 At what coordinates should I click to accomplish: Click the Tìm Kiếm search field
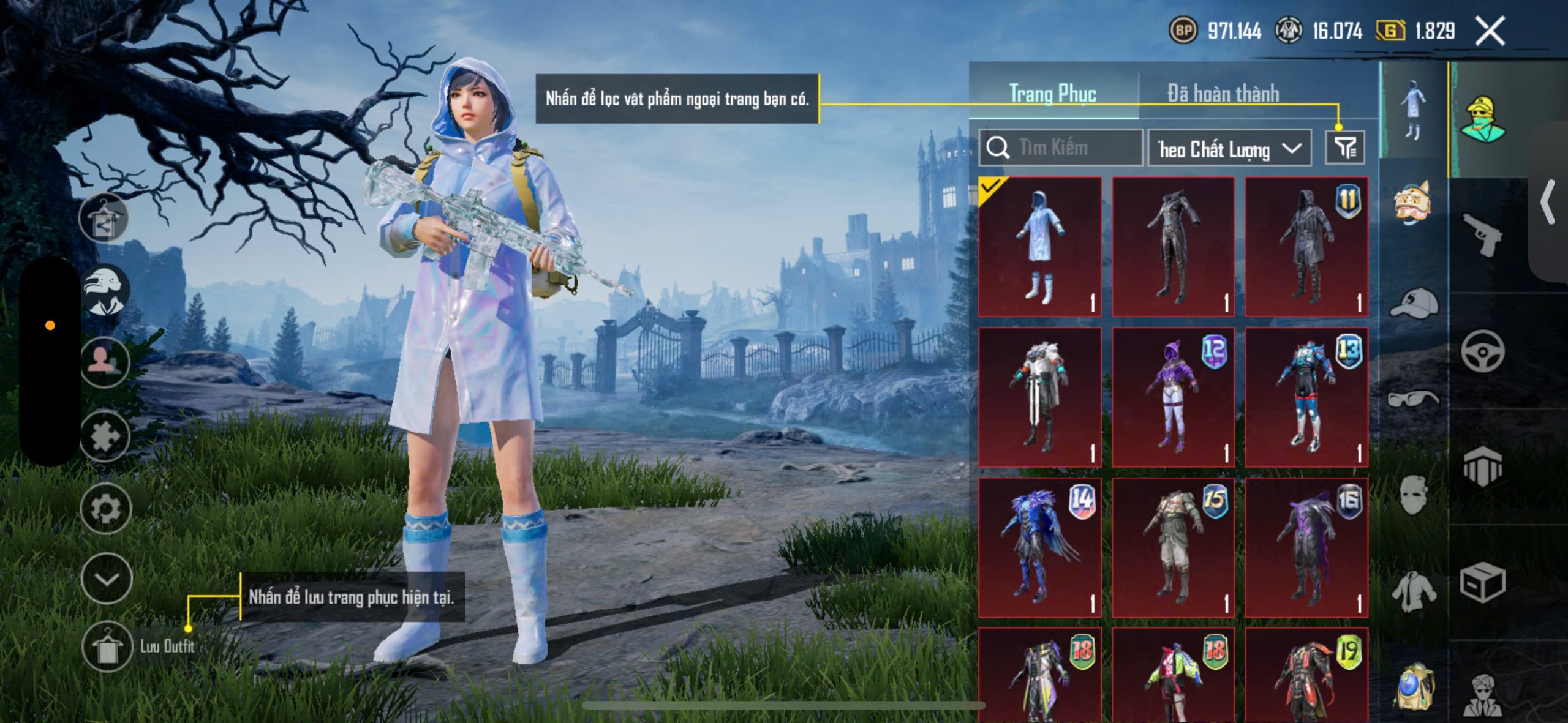pyautogui.click(x=1061, y=148)
